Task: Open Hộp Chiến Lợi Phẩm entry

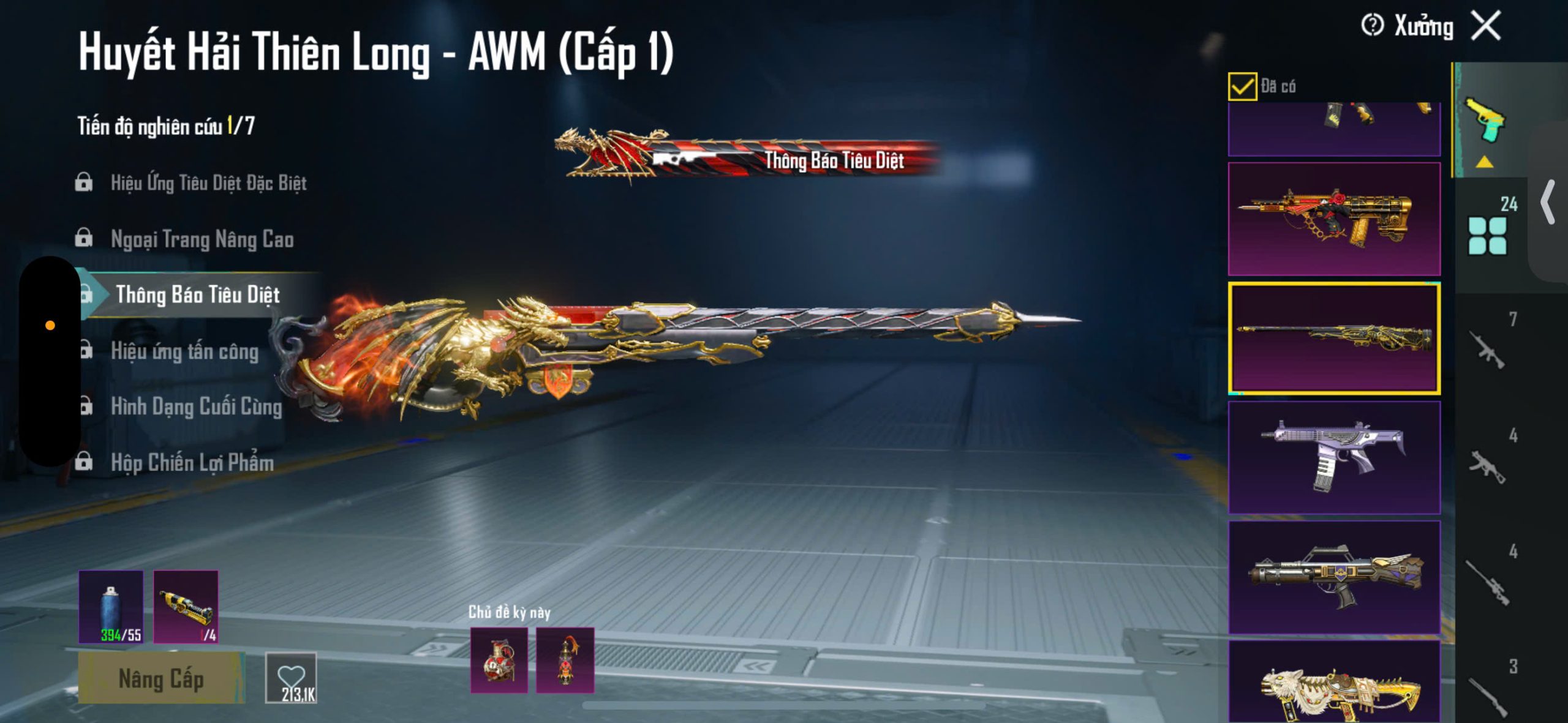Action: (x=192, y=463)
